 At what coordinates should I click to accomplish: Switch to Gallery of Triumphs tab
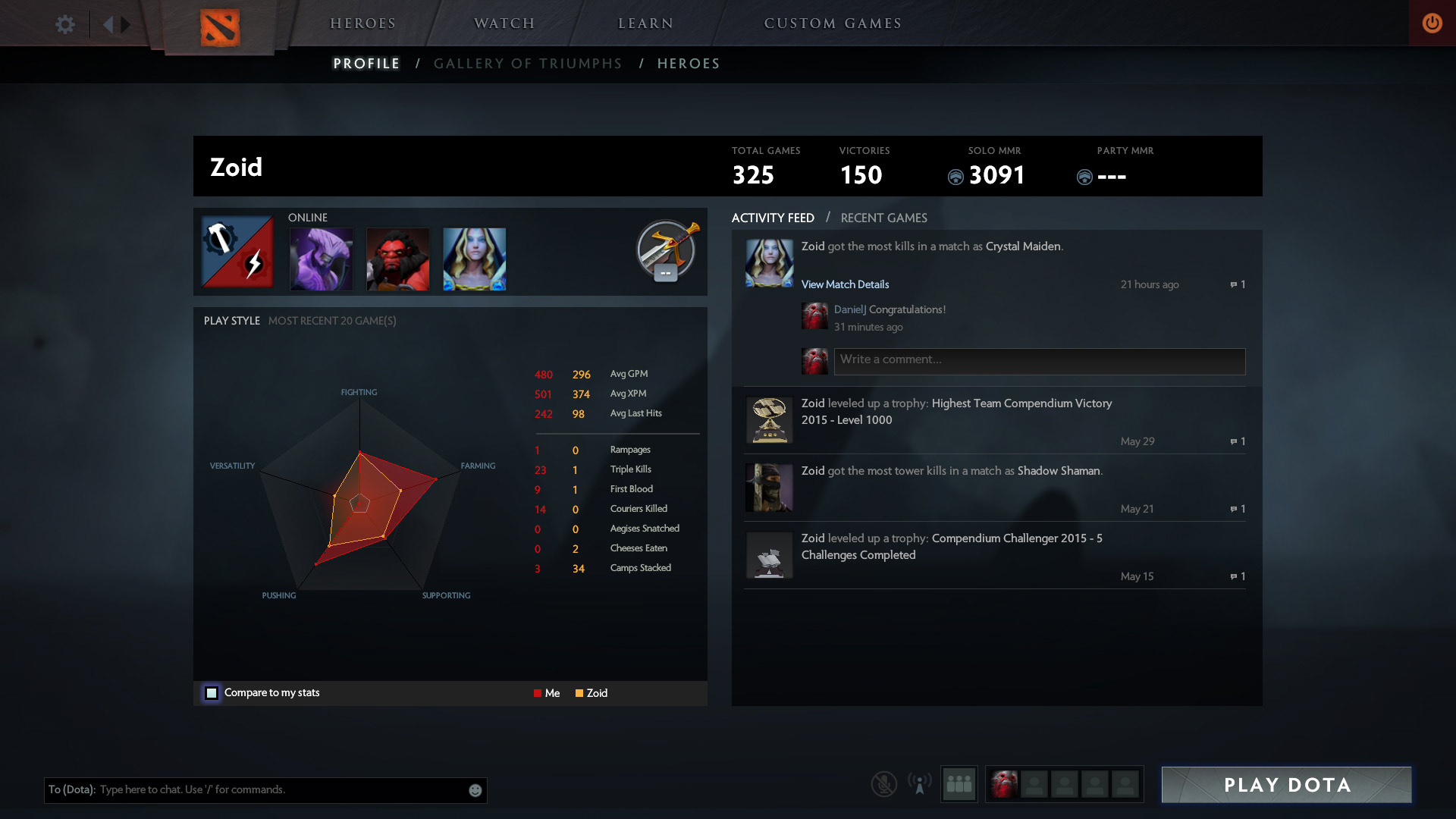[x=528, y=64]
